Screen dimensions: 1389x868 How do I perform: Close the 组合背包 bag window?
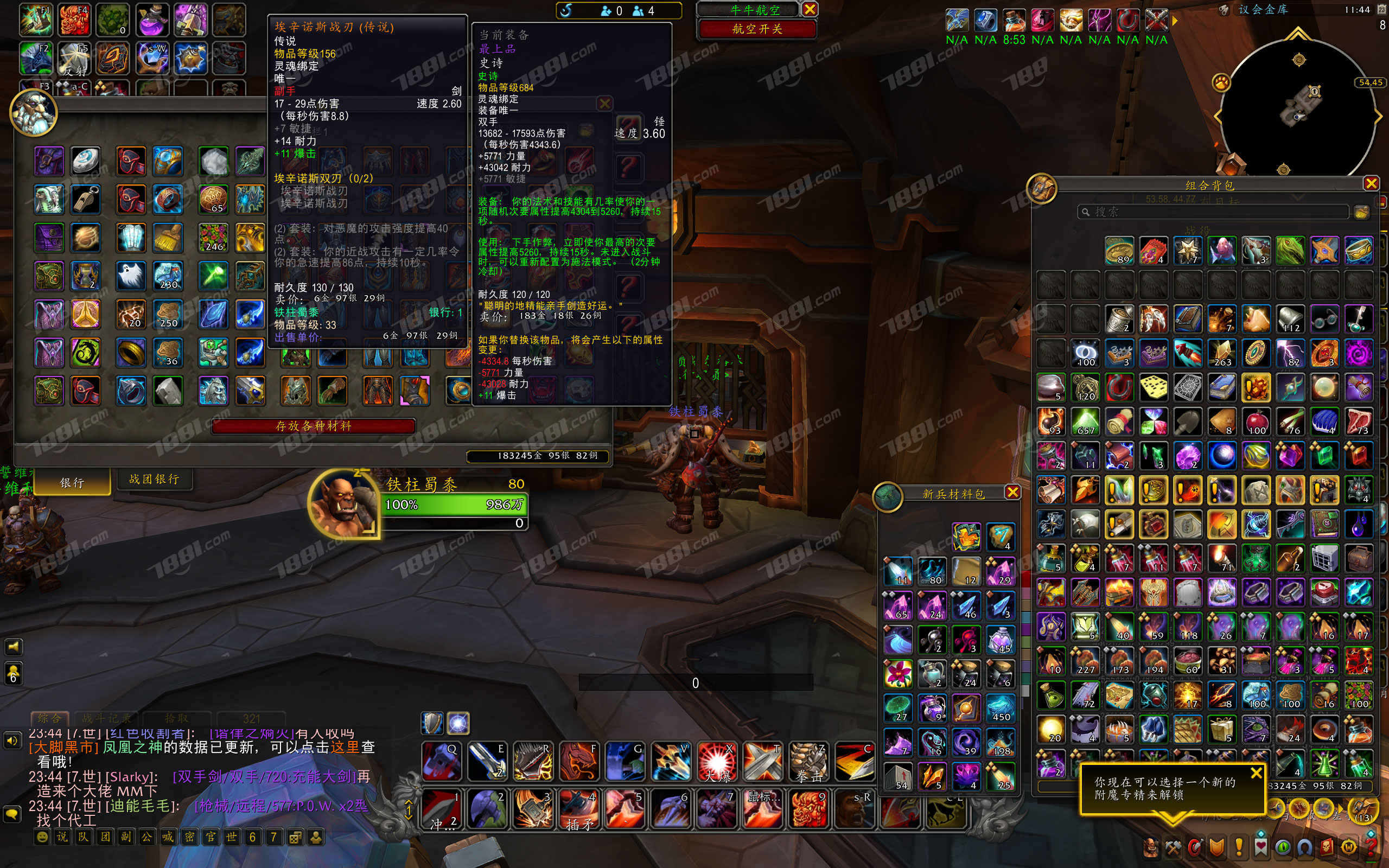[1371, 184]
